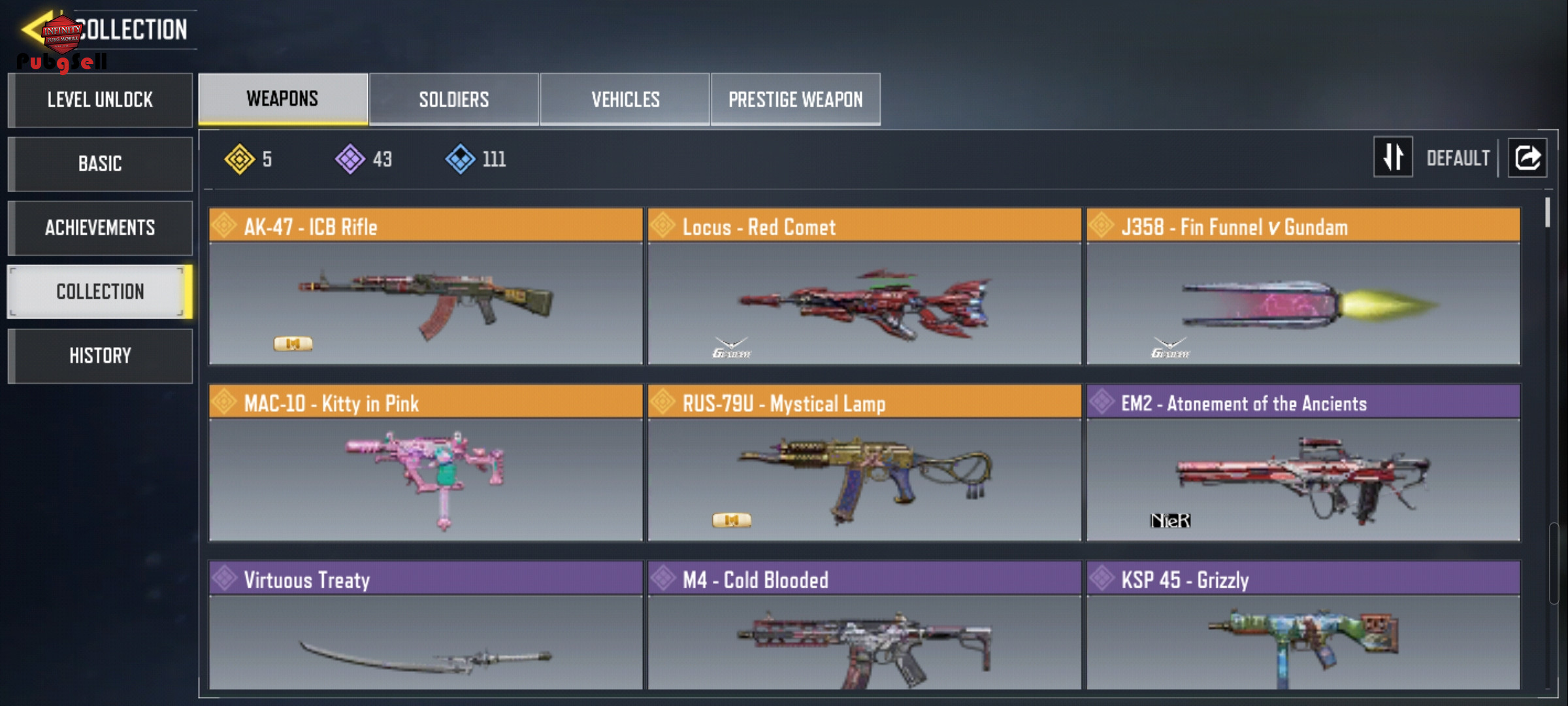This screenshot has height=706, width=1568.
Task: Select the Collection side menu entry
Action: (100, 292)
